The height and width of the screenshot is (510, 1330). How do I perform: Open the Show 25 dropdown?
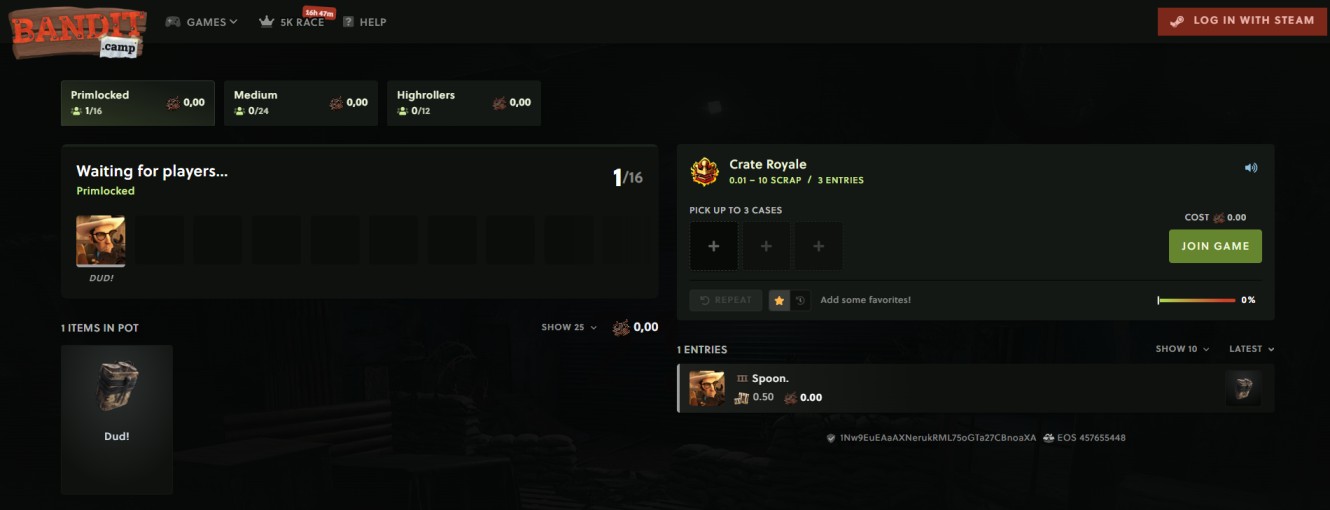coord(569,327)
